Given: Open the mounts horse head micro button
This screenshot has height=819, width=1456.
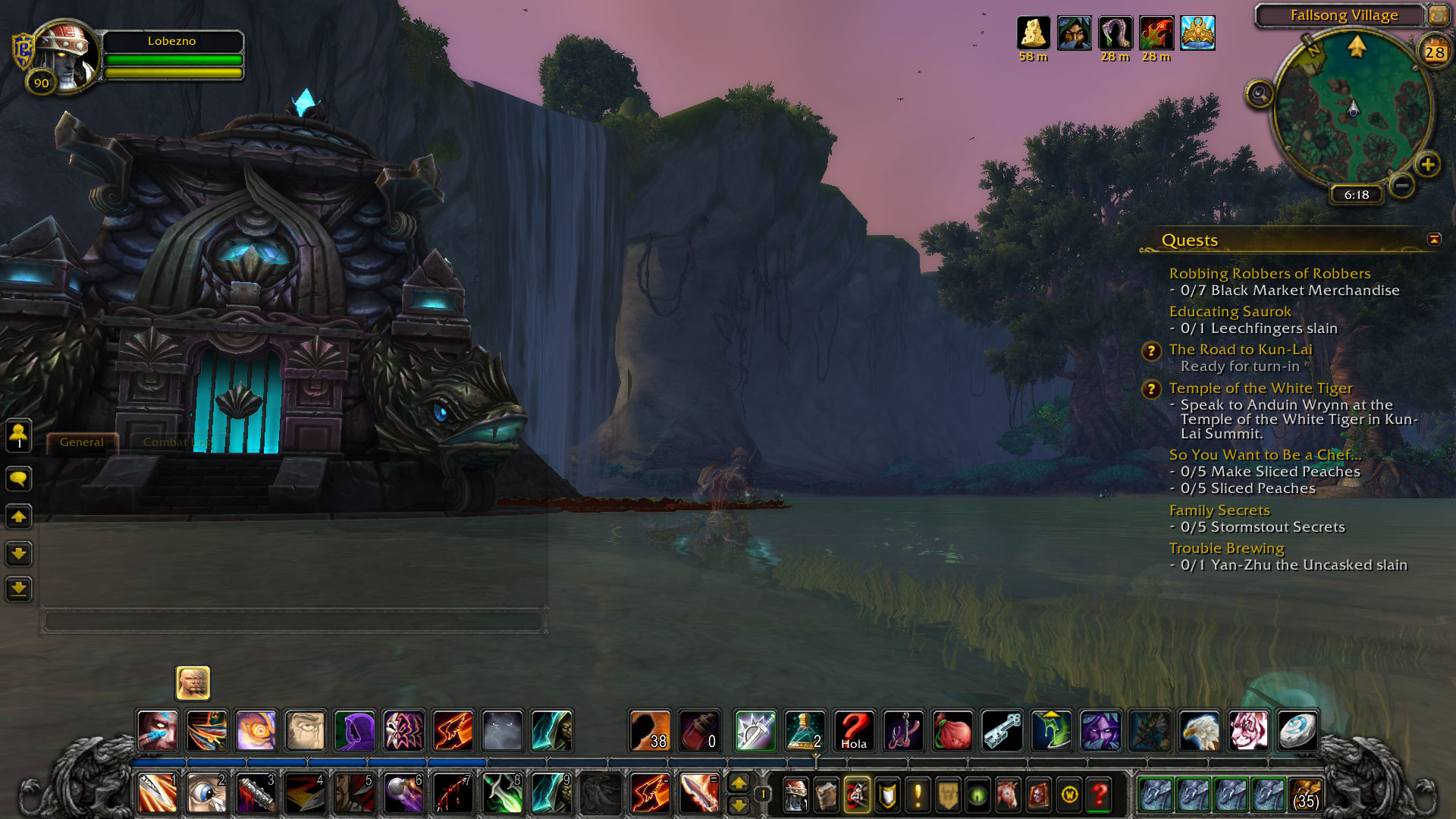Looking at the screenshot, I should tap(1008, 795).
